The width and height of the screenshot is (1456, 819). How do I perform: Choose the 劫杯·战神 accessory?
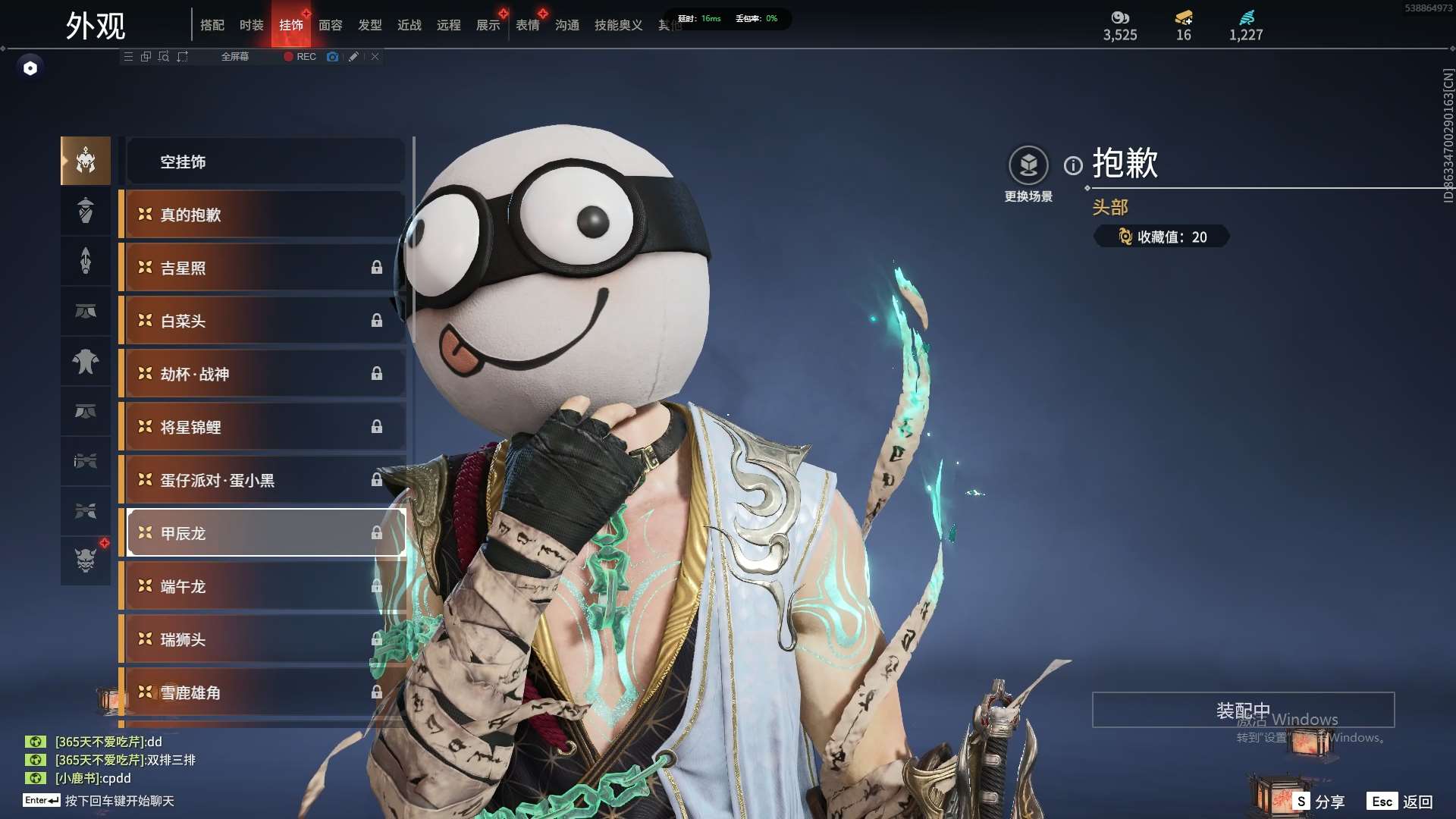265,374
